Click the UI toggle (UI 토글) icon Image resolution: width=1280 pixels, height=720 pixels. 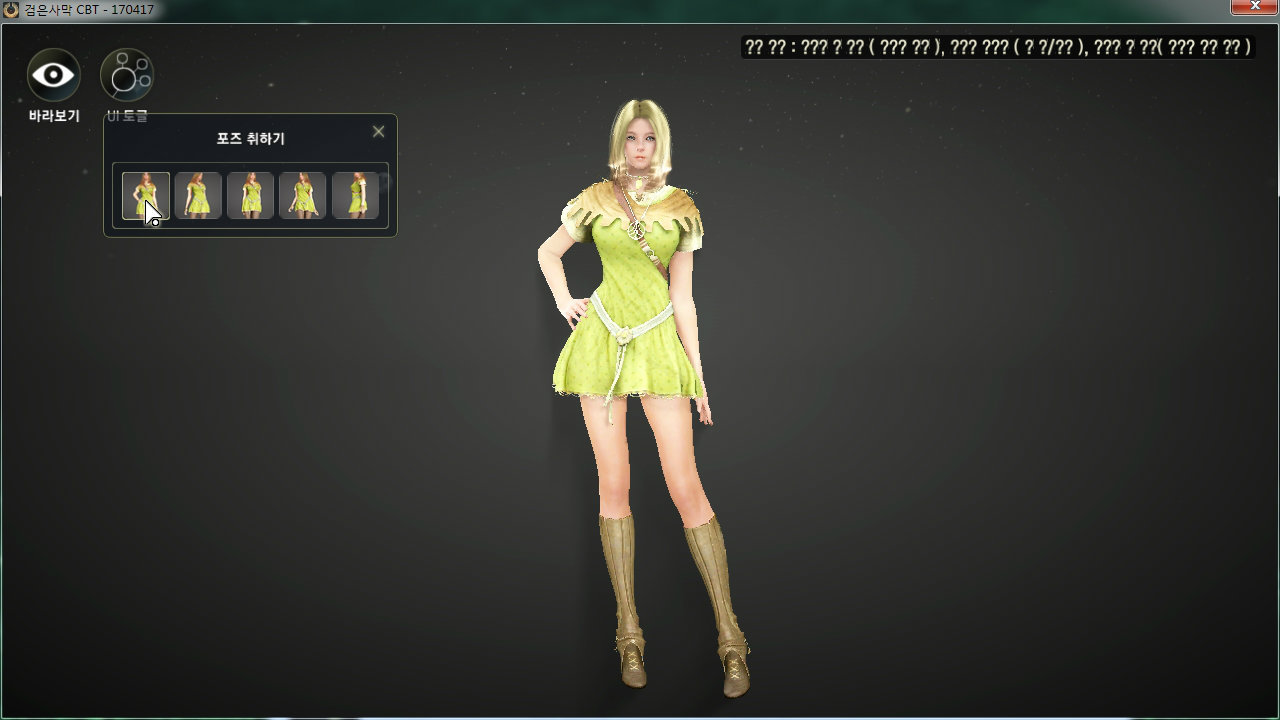[127, 75]
